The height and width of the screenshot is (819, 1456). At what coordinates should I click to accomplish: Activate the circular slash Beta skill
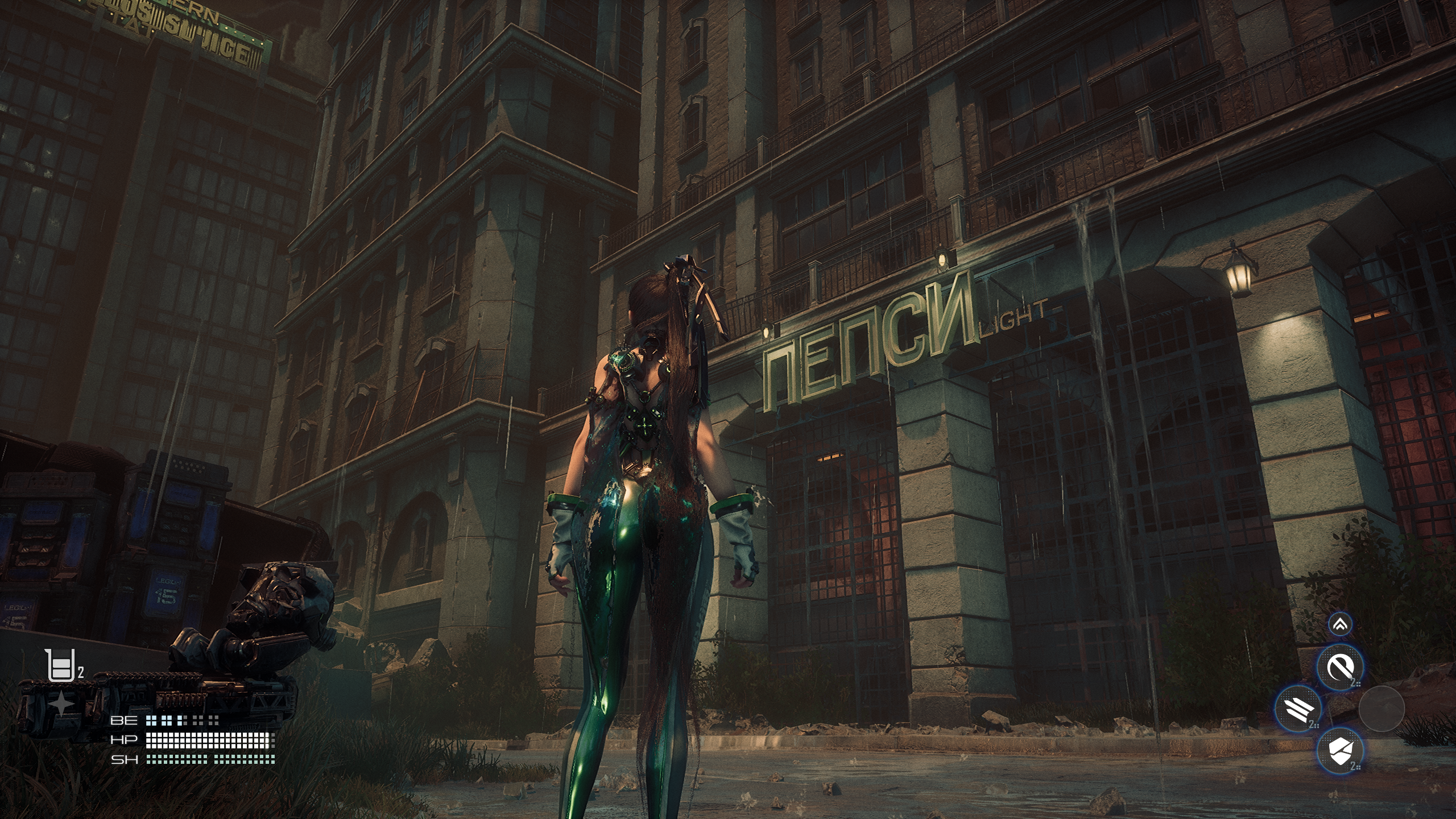(x=1340, y=668)
